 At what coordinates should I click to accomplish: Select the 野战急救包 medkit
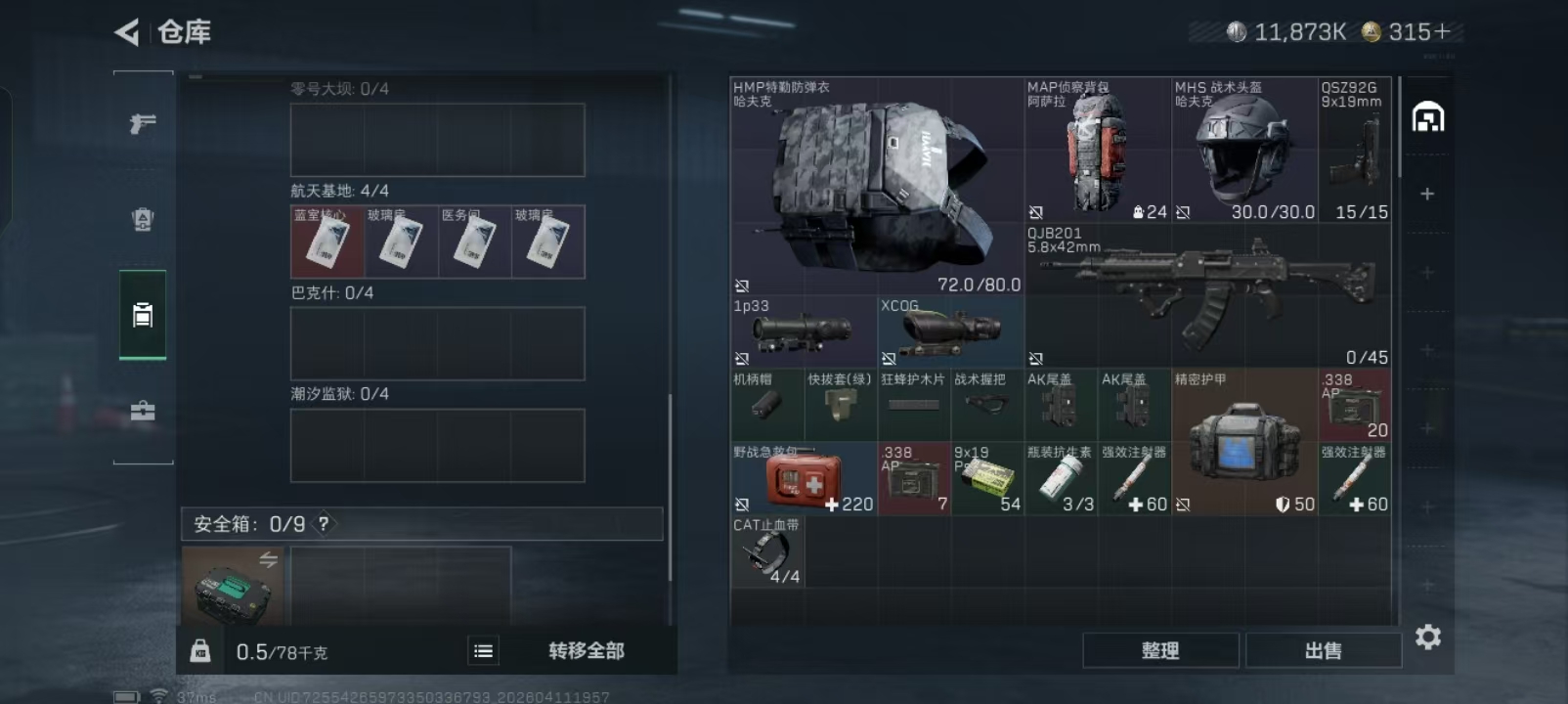(803, 479)
